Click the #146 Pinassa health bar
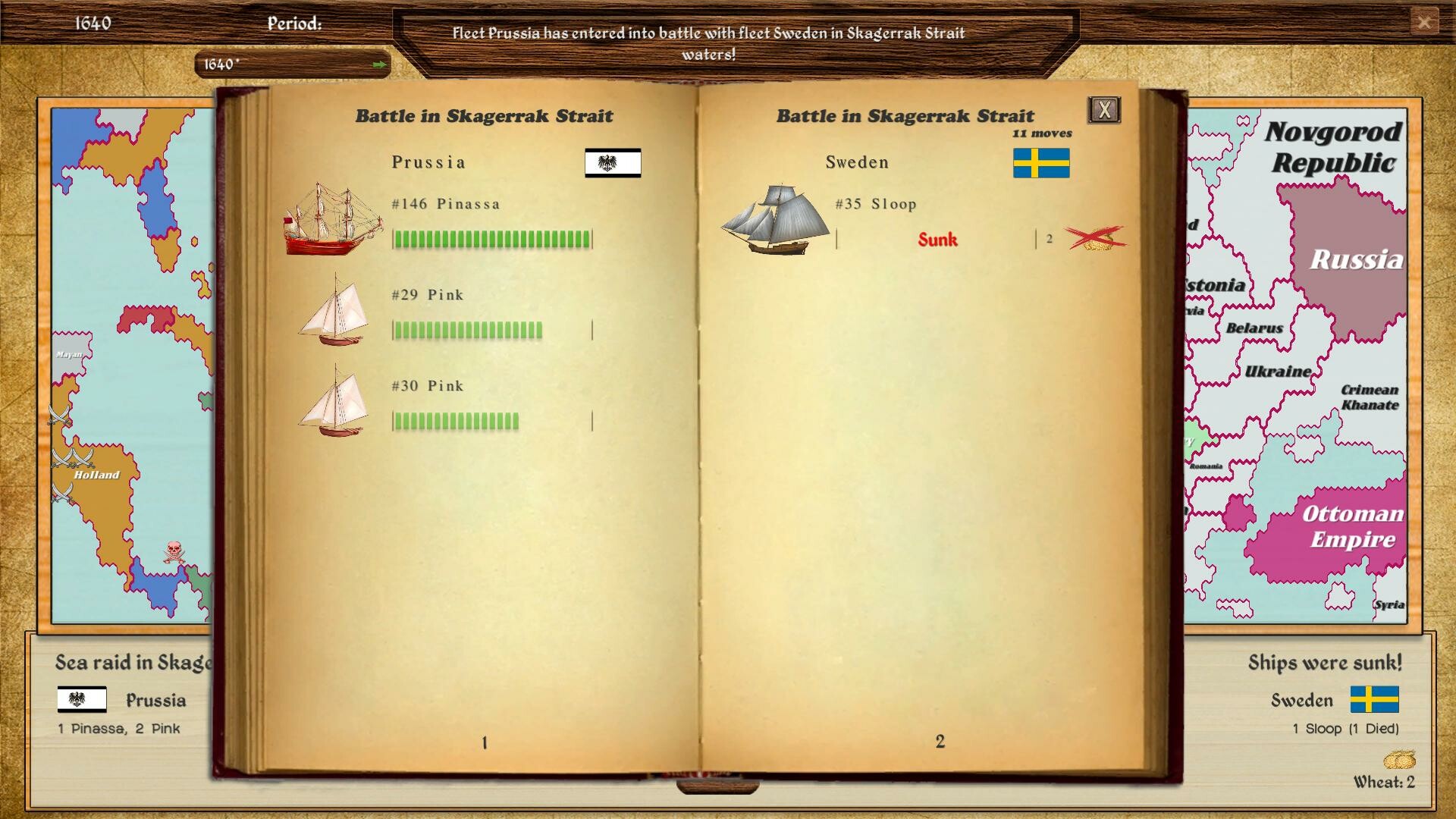This screenshot has width=1456, height=819. tap(491, 239)
